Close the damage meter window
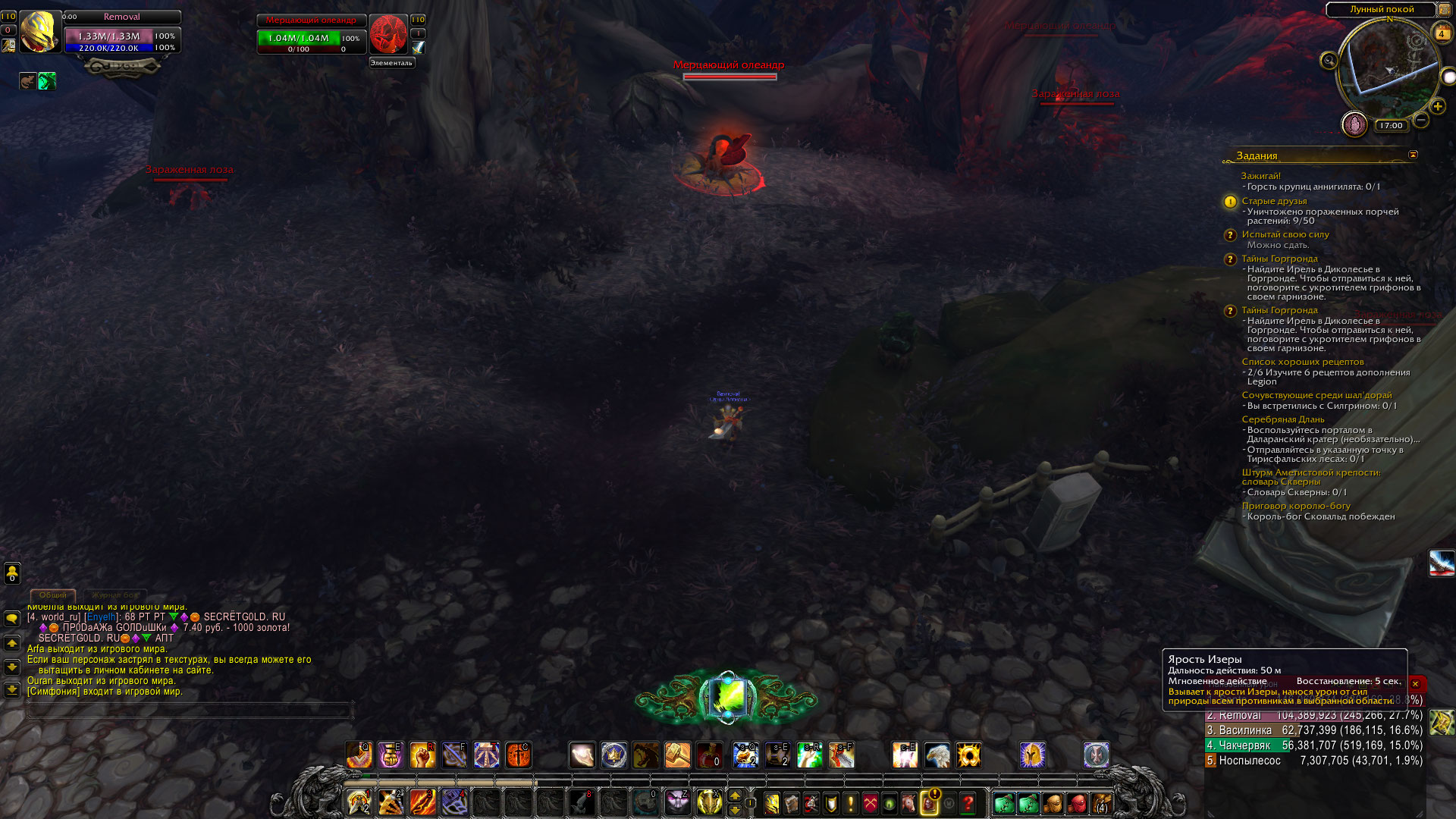 click(1415, 683)
